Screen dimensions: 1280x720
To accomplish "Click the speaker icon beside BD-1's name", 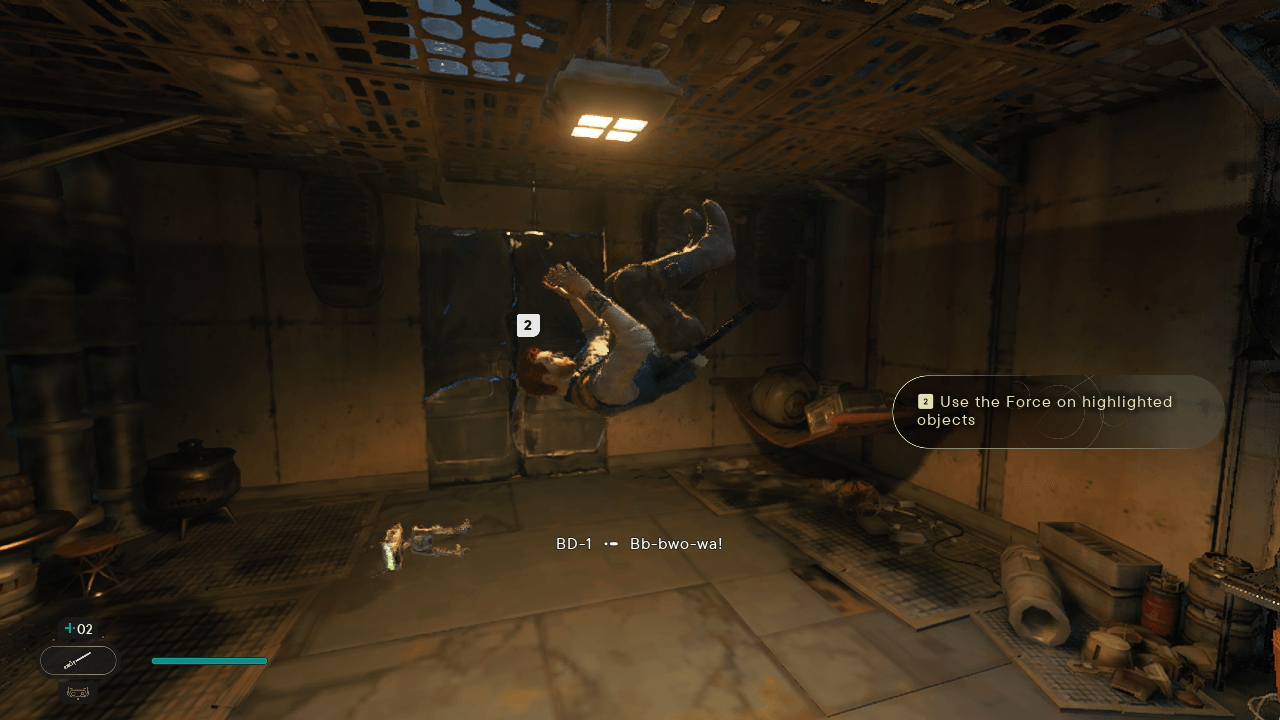I will click(611, 544).
